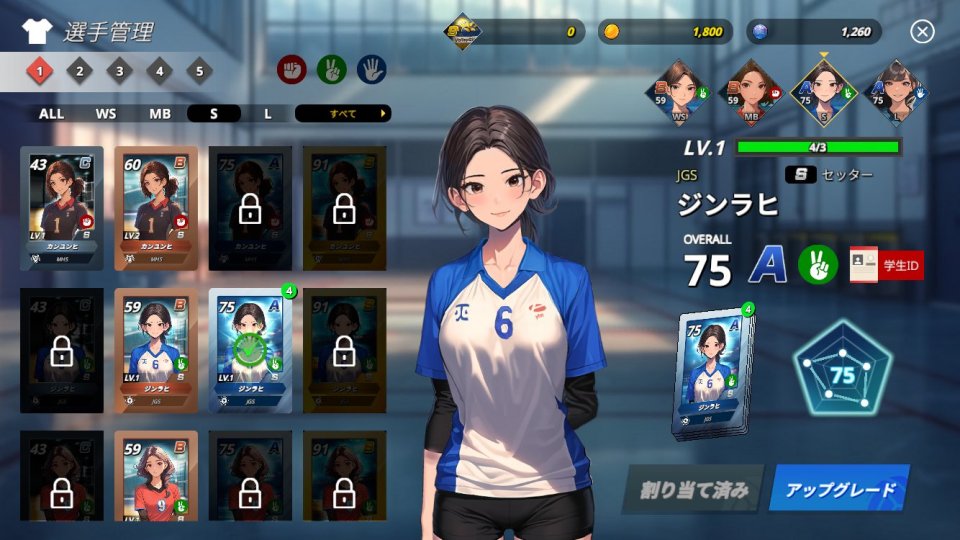The image size is (960, 540).
Task: Select the S setter filter tab
Action: (x=214, y=114)
